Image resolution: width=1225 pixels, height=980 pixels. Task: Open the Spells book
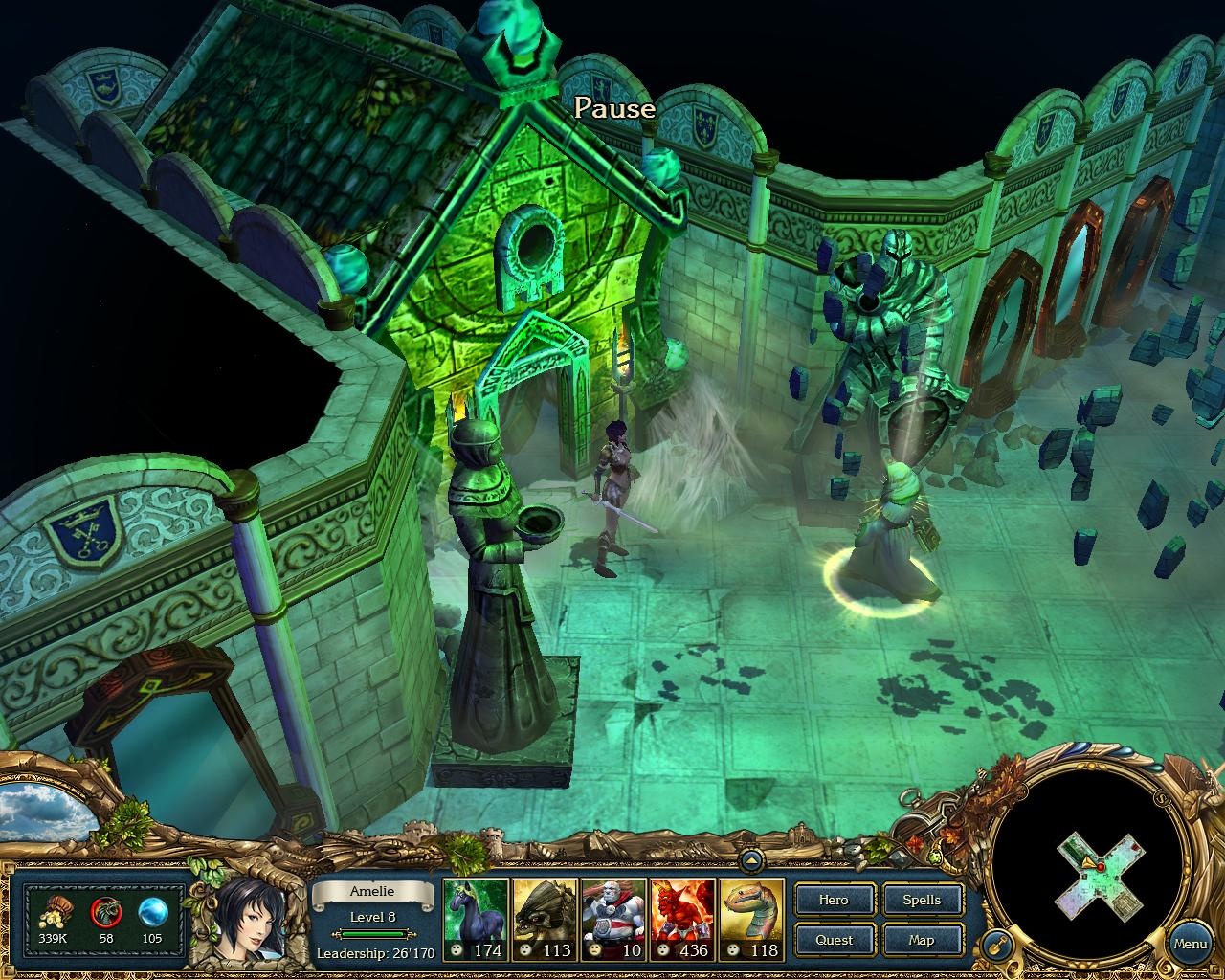922,900
